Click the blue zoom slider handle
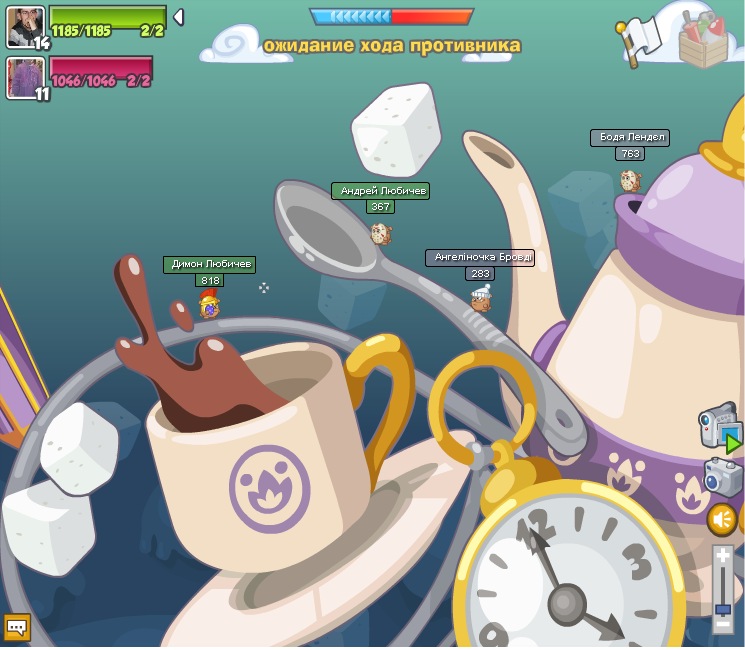Image resolution: width=745 pixels, height=650 pixels. 723,608
